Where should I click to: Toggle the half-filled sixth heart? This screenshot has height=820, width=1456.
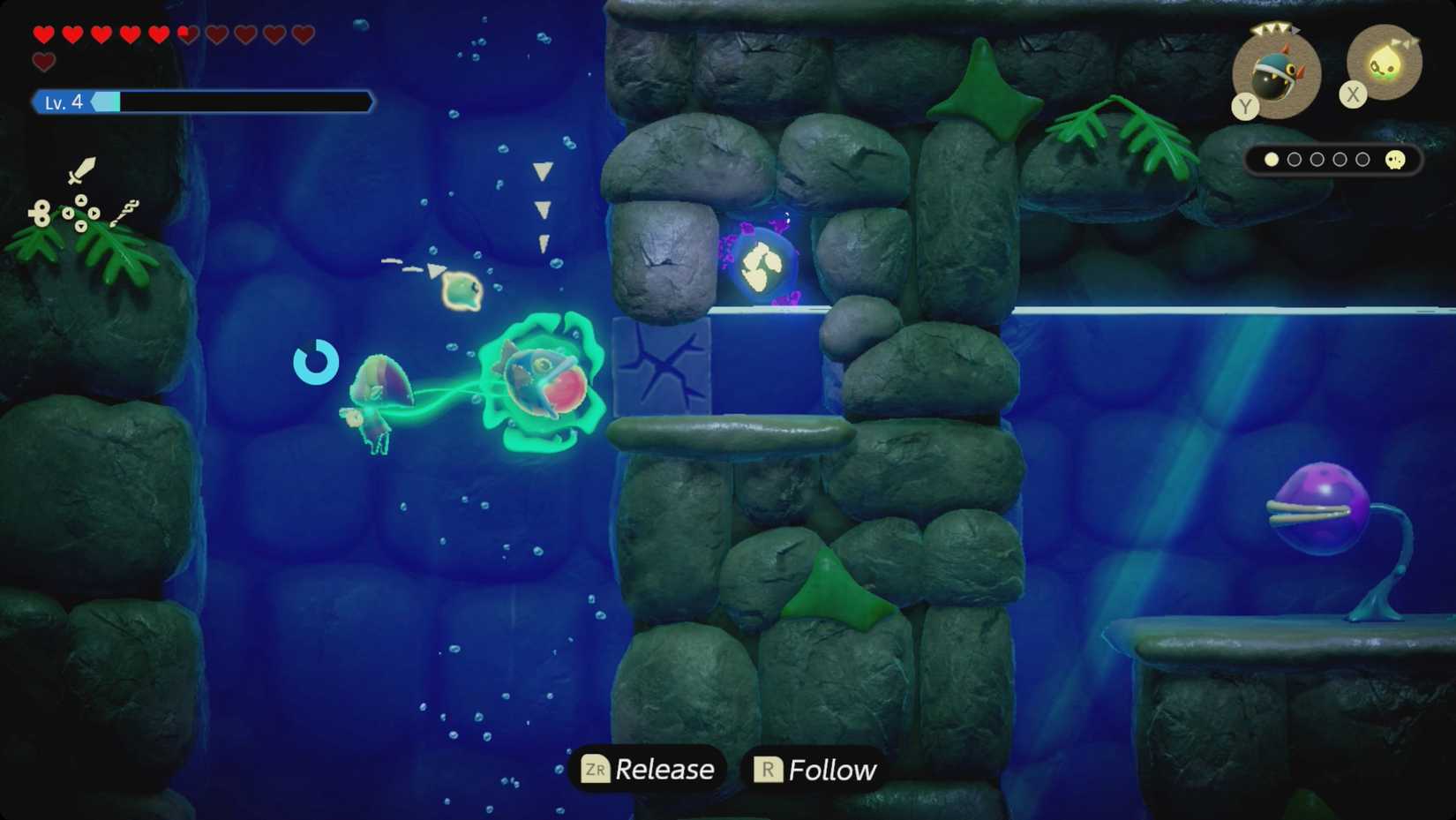186,34
